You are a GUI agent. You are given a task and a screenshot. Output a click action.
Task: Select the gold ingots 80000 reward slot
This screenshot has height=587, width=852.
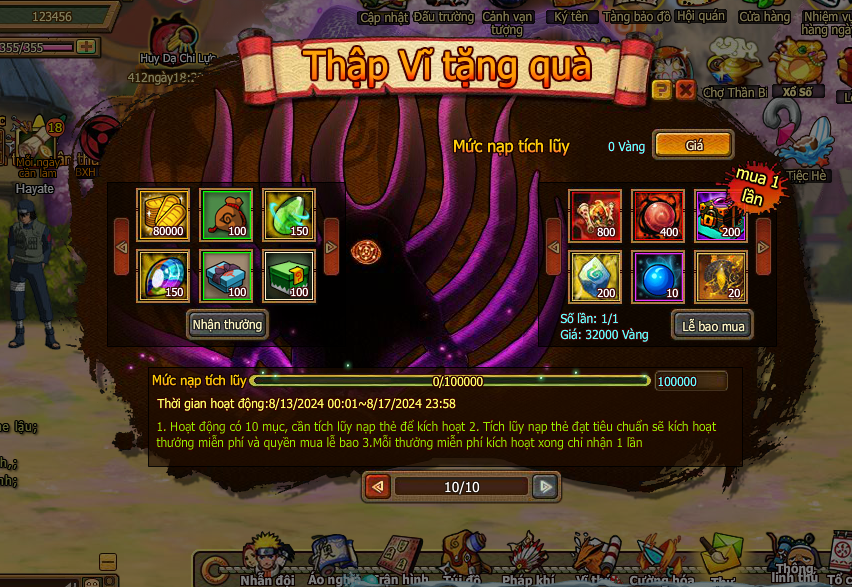(162, 214)
